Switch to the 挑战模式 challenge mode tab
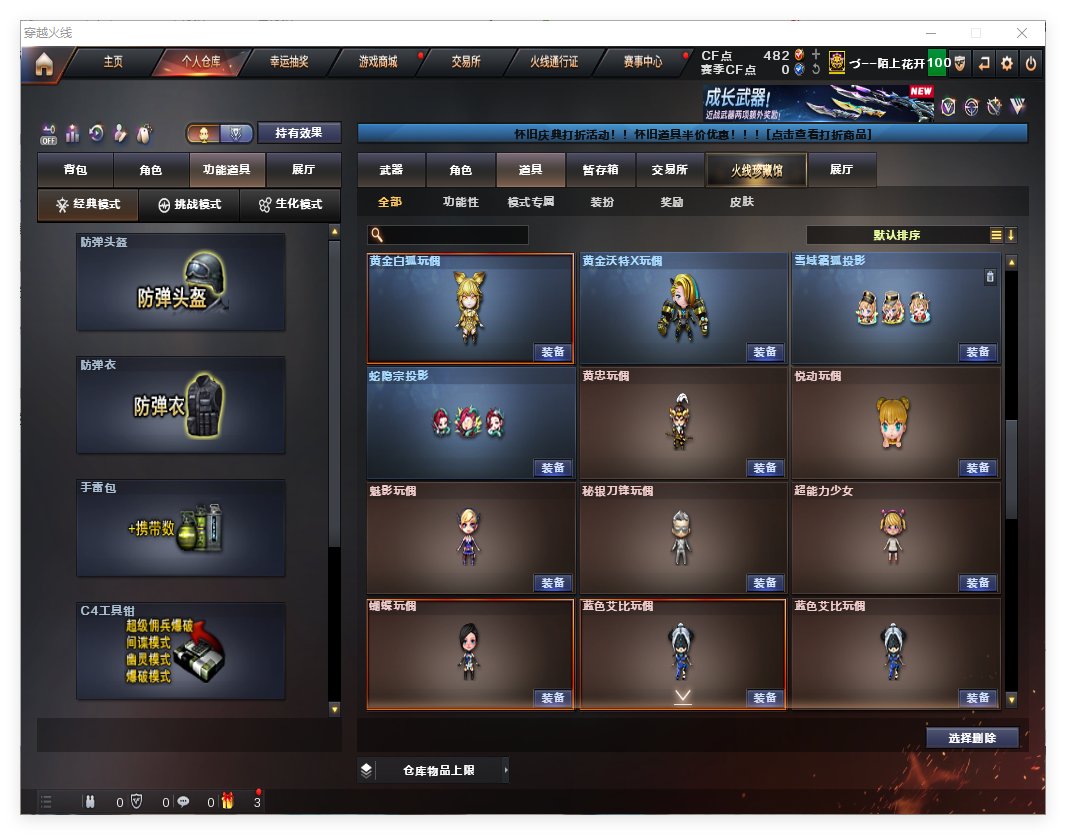The image size is (1066, 835). click(x=189, y=204)
